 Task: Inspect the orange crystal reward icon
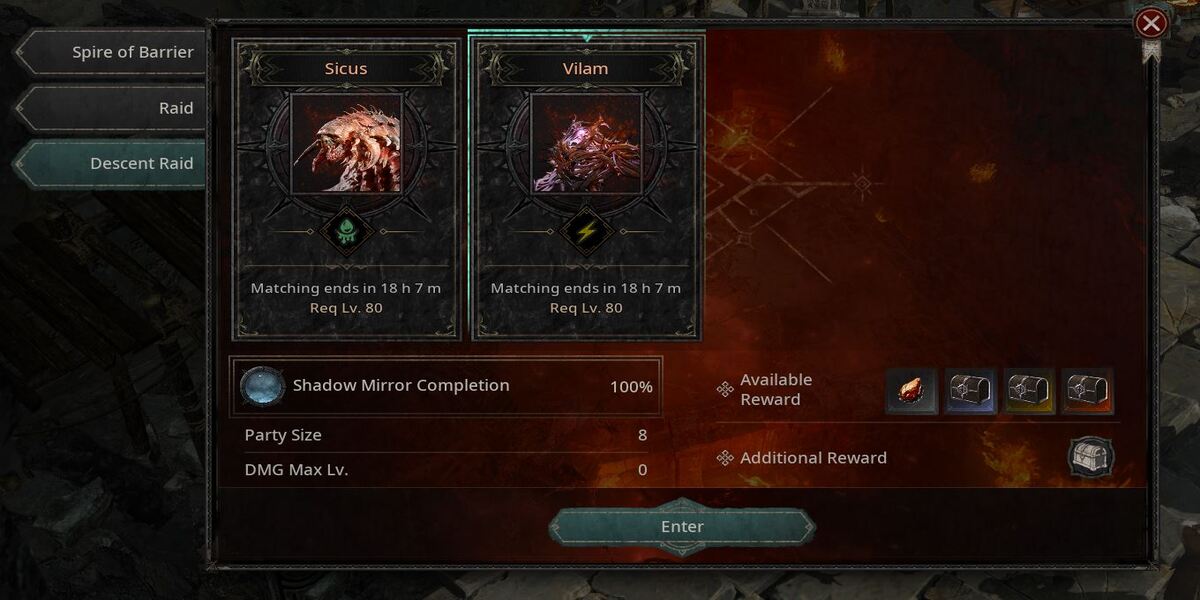(x=912, y=391)
